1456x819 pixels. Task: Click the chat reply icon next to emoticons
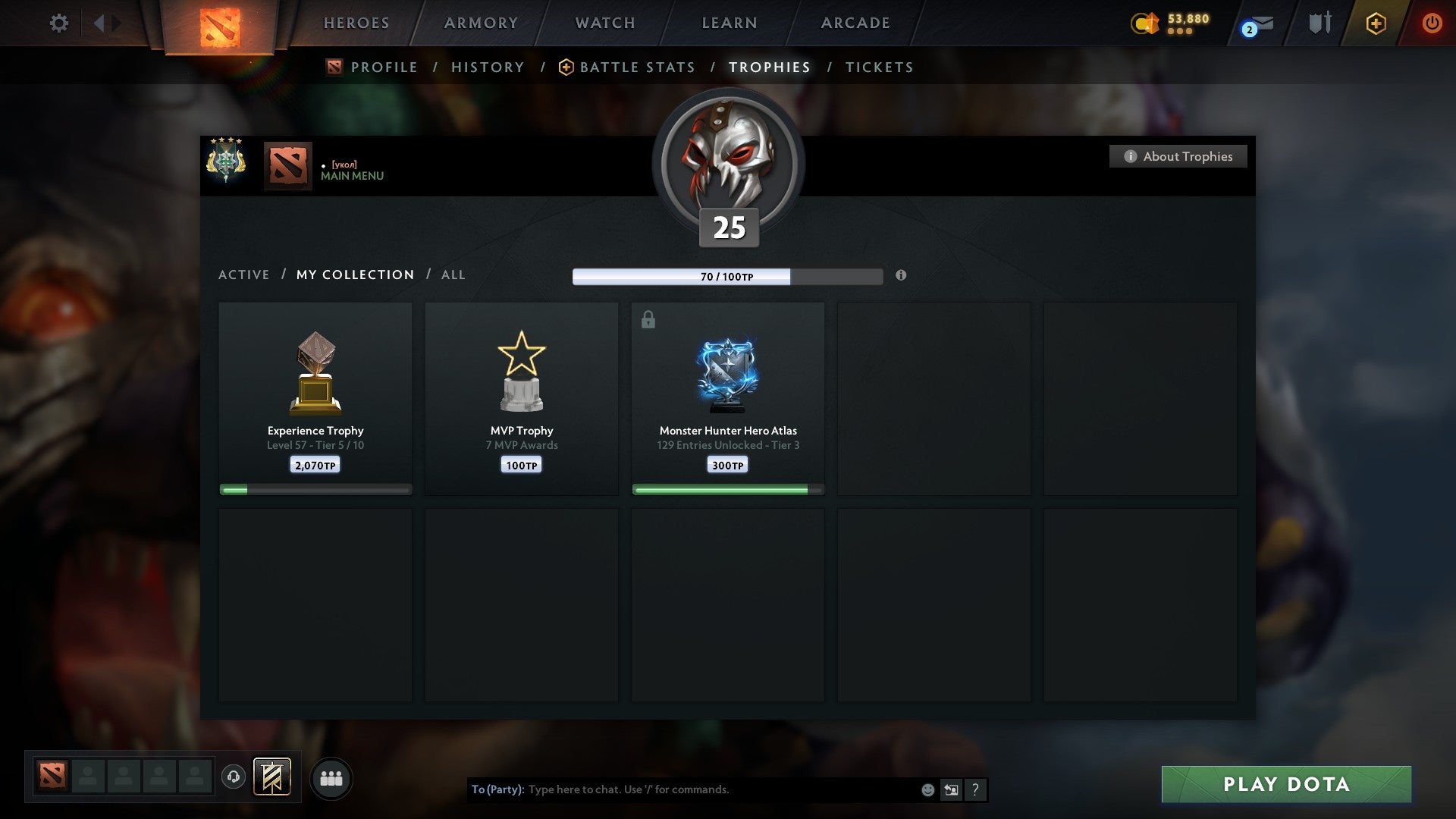pyautogui.click(x=950, y=789)
